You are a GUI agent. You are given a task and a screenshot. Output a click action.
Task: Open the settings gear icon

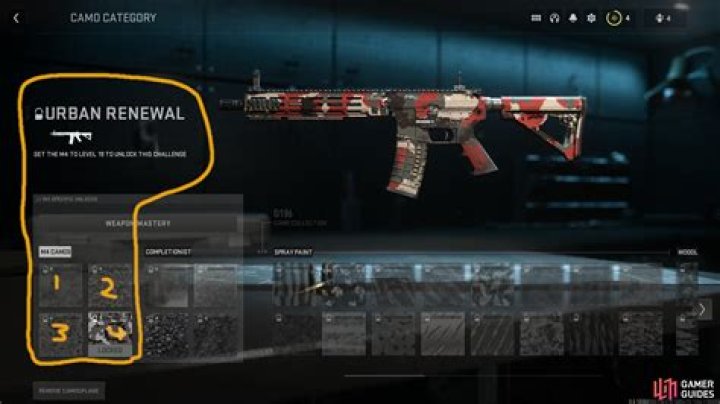[x=590, y=17]
